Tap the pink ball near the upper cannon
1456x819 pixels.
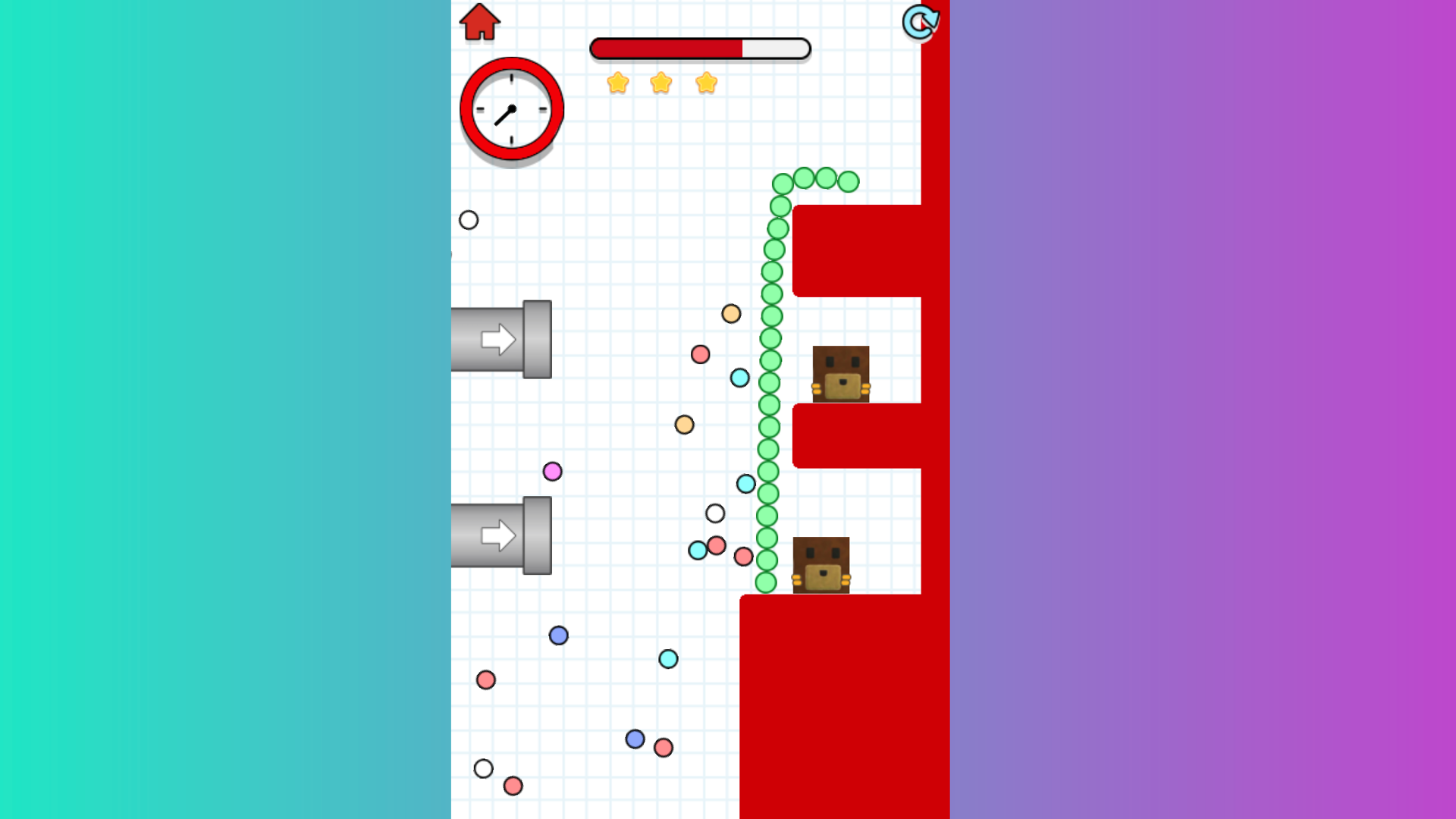tap(699, 353)
